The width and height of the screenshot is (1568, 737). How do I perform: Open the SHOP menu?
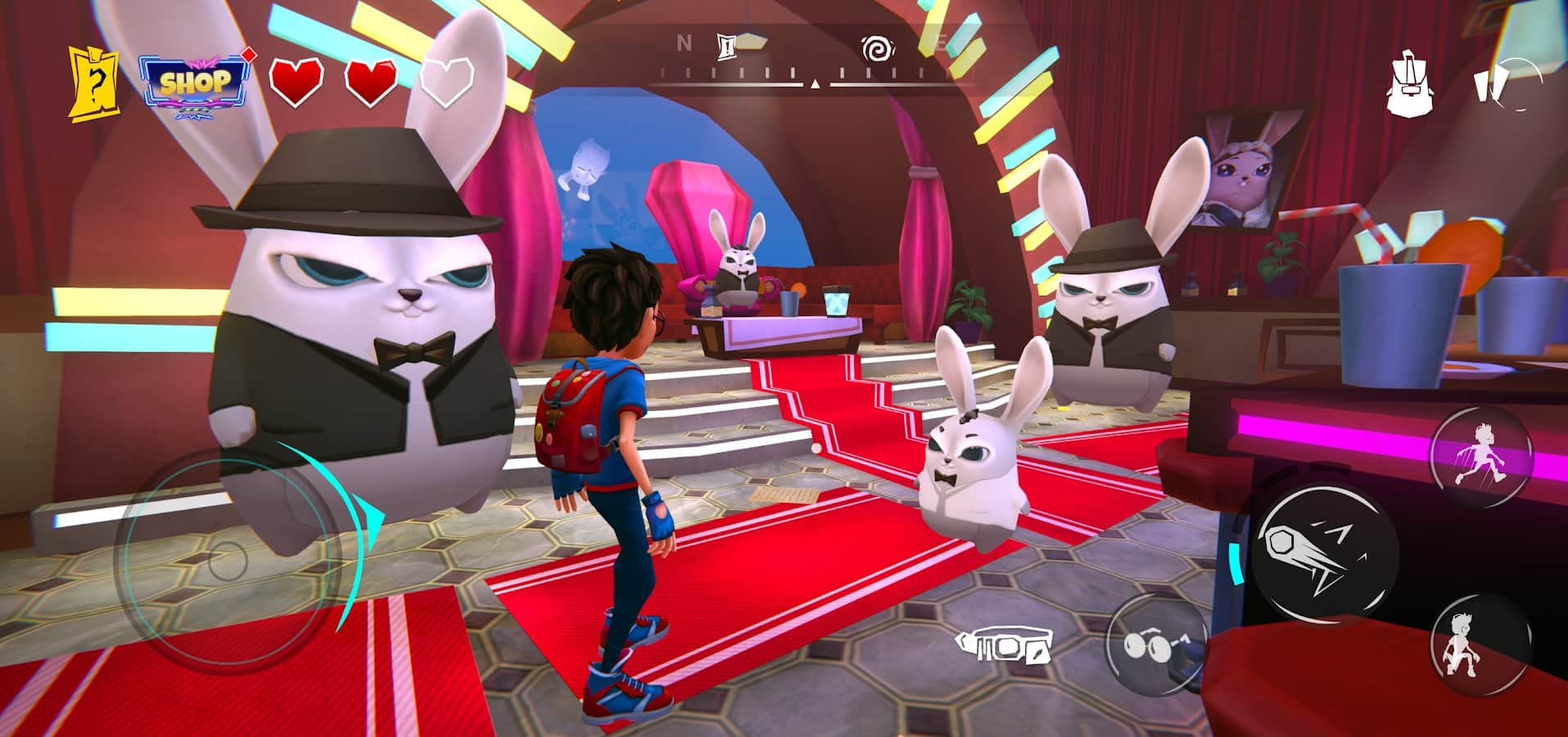pos(195,84)
